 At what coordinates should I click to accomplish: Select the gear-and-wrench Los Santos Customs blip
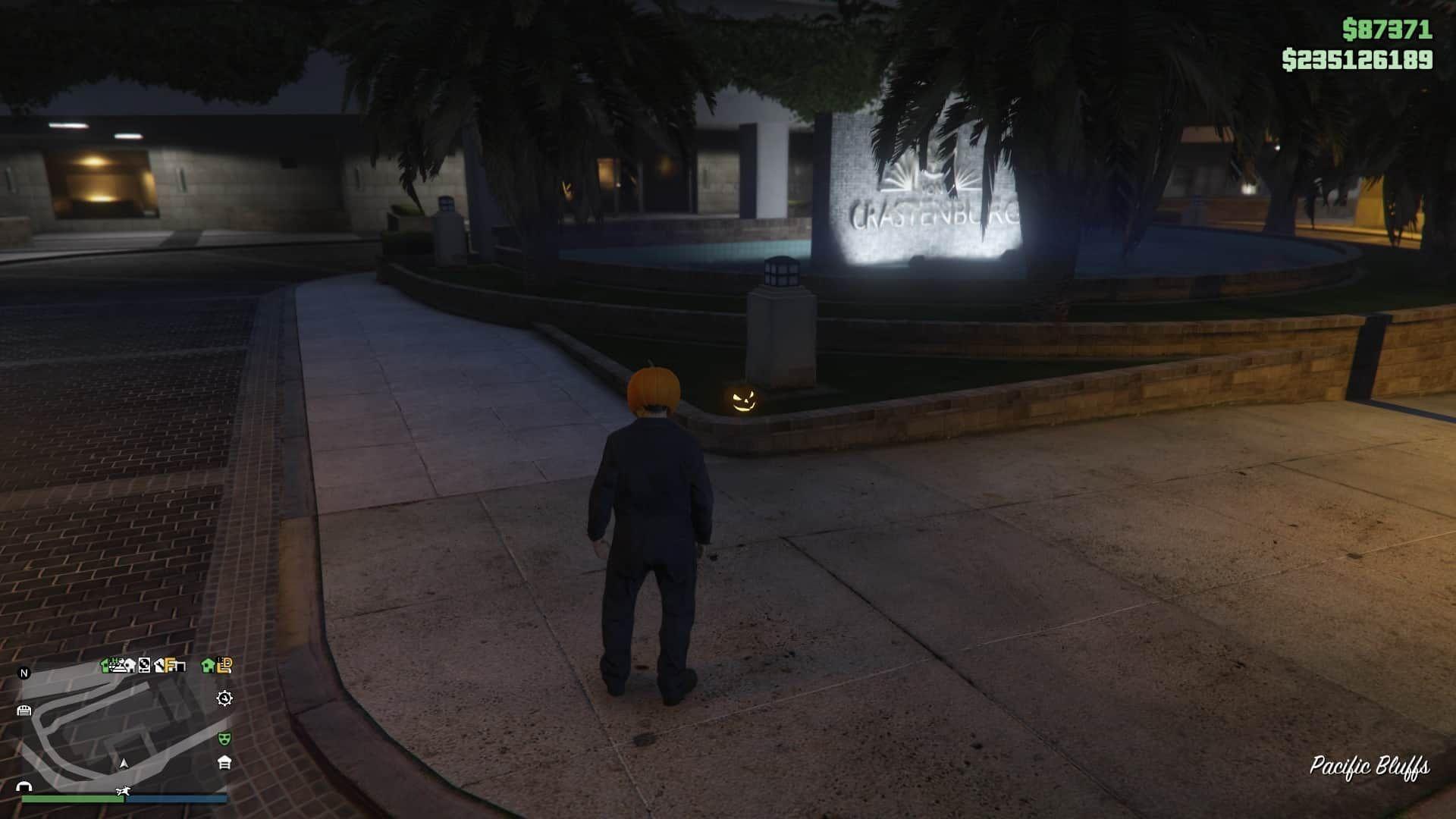point(224,698)
